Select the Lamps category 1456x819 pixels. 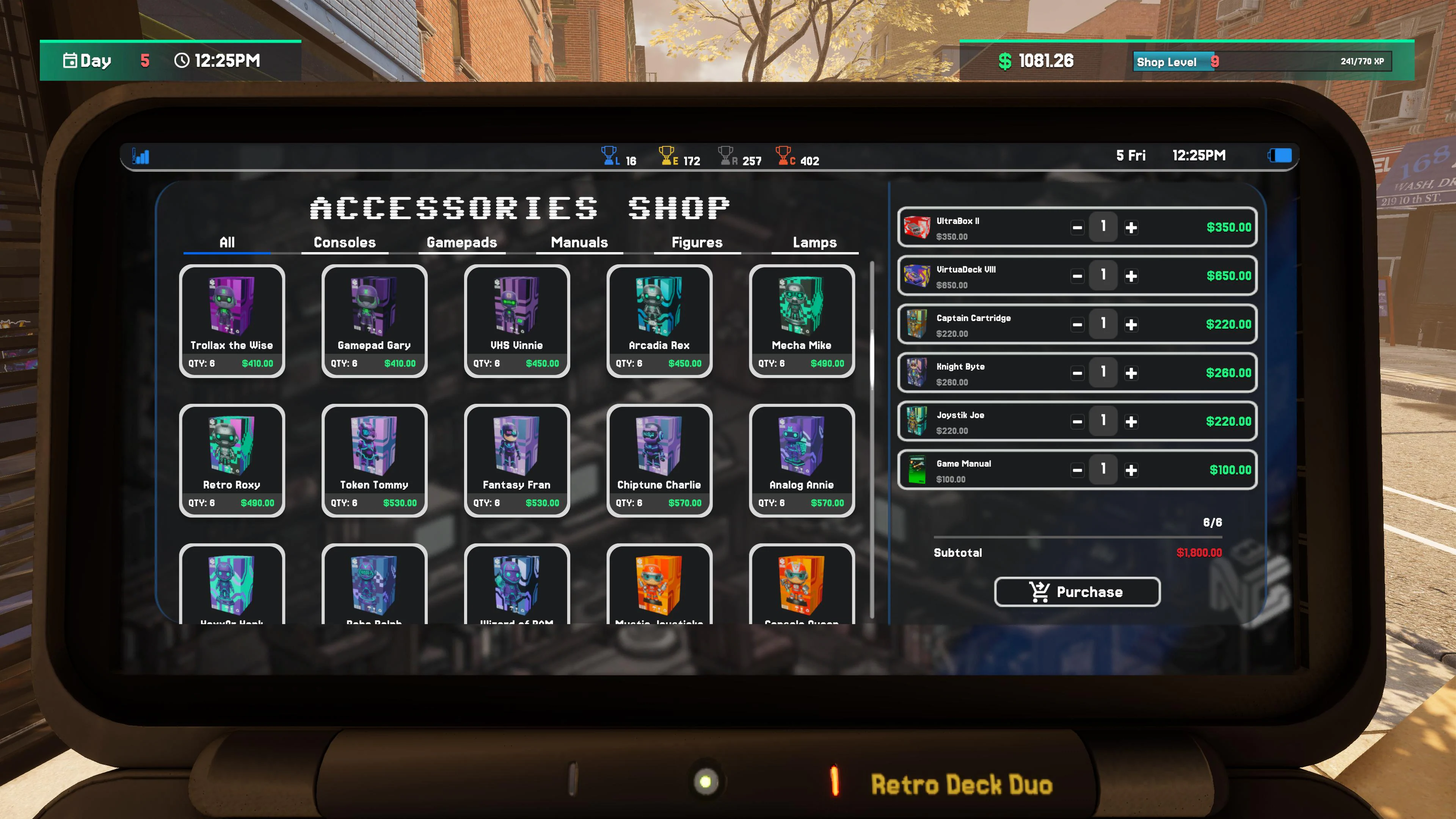click(x=814, y=243)
